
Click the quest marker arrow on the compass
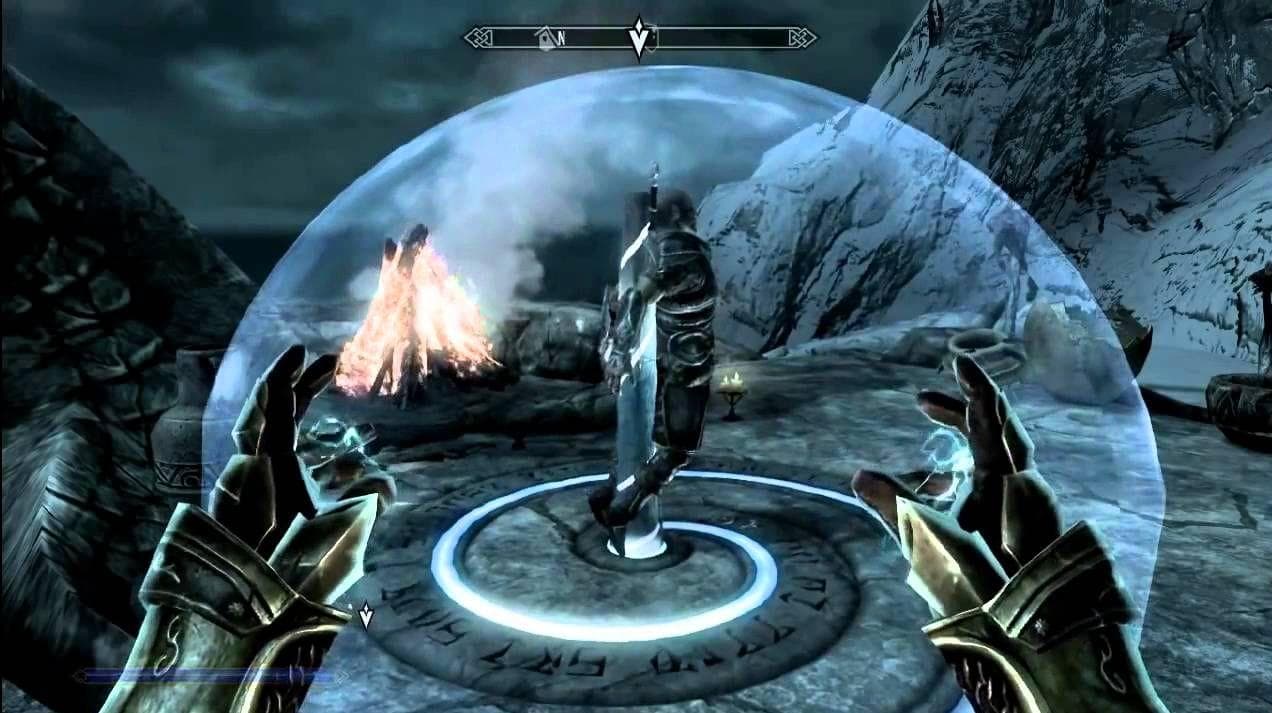pyautogui.click(x=639, y=37)
